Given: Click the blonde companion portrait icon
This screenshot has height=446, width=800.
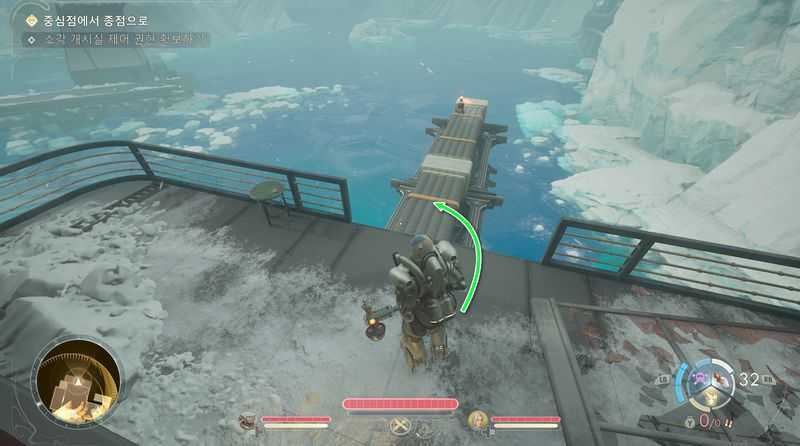Looking at the screenshot, I should click(477, 419).
